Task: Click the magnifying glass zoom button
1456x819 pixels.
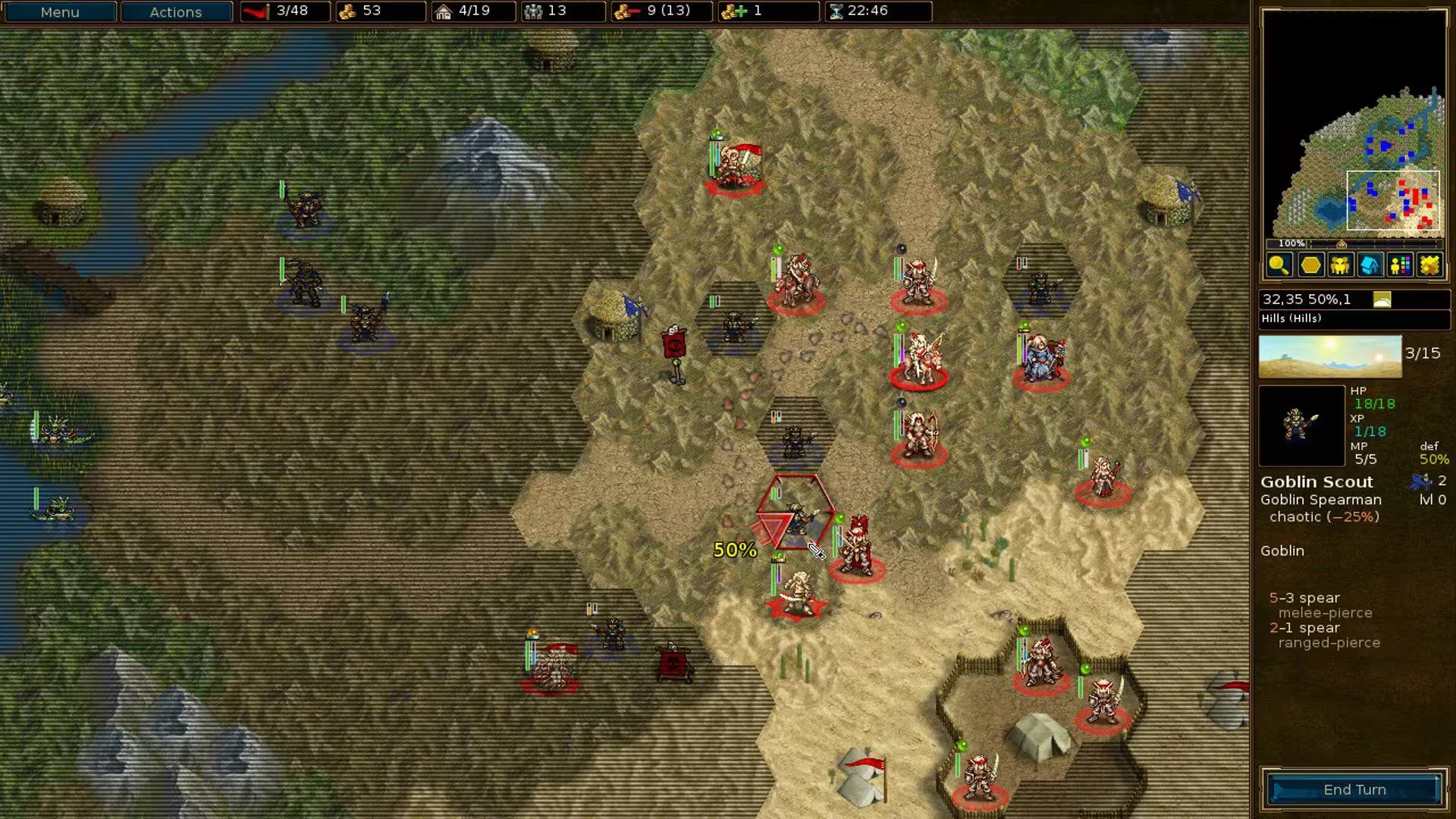Action: 1279,265
